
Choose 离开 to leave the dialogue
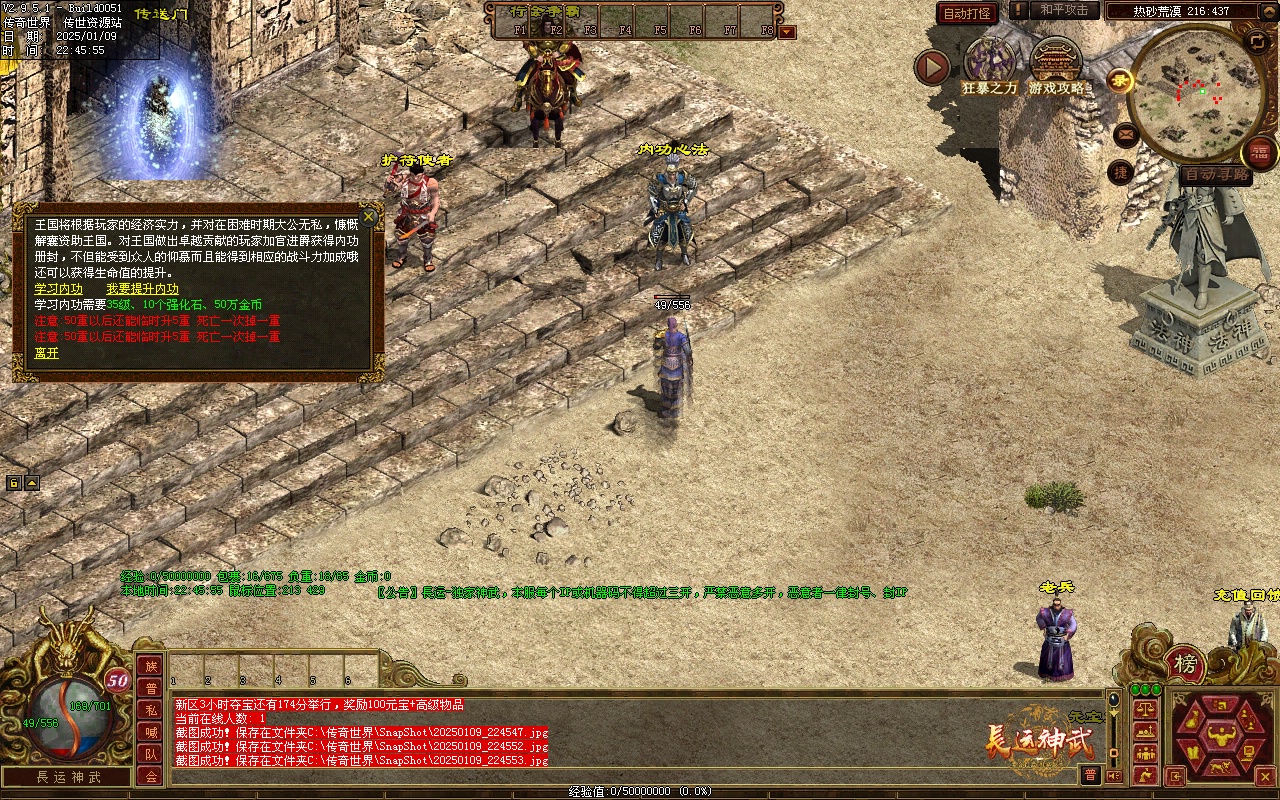coord(47,353)
